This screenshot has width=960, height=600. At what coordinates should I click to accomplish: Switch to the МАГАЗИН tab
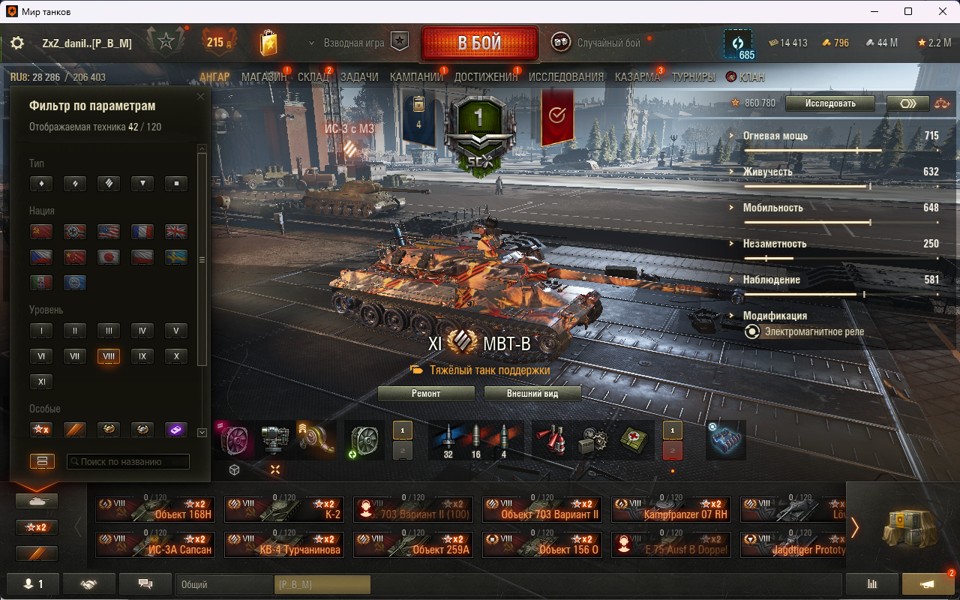point(264,77)
